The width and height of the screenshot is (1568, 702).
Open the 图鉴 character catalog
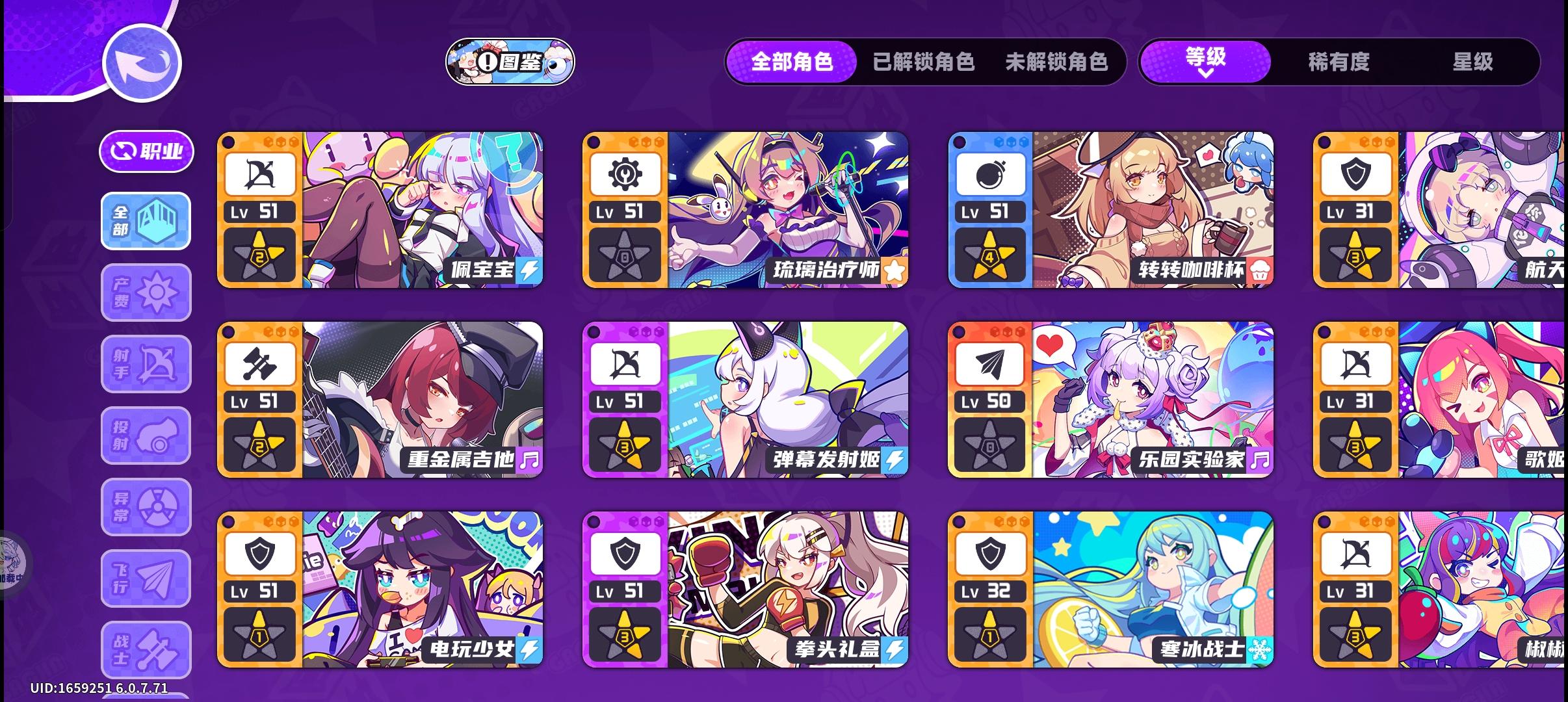click(x=511, y=63)
